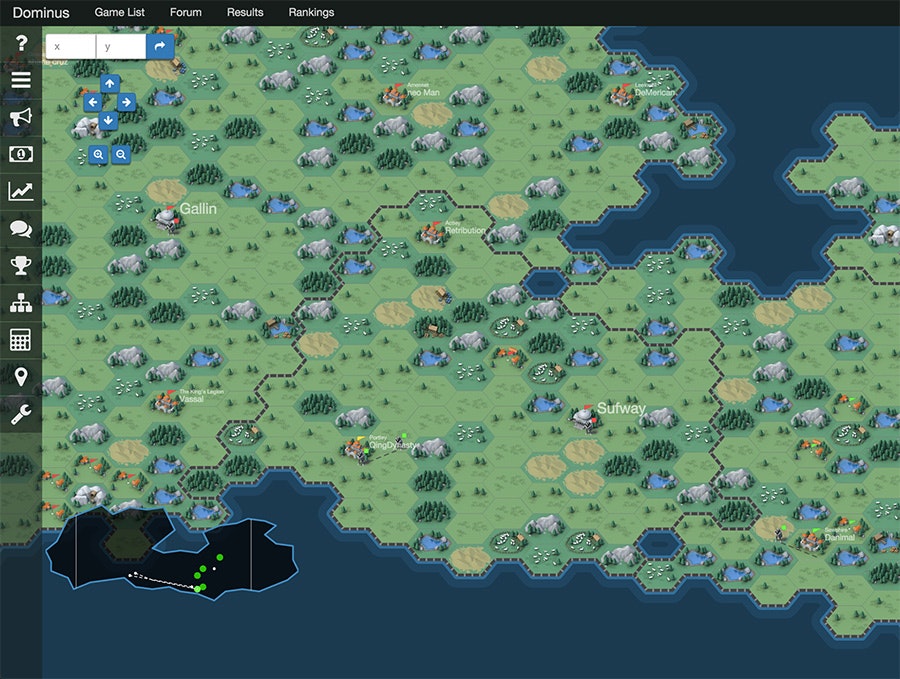Screen dimensions: 900x679
Task: Click the x coordinate input field
Action: [x=71, y=46]
